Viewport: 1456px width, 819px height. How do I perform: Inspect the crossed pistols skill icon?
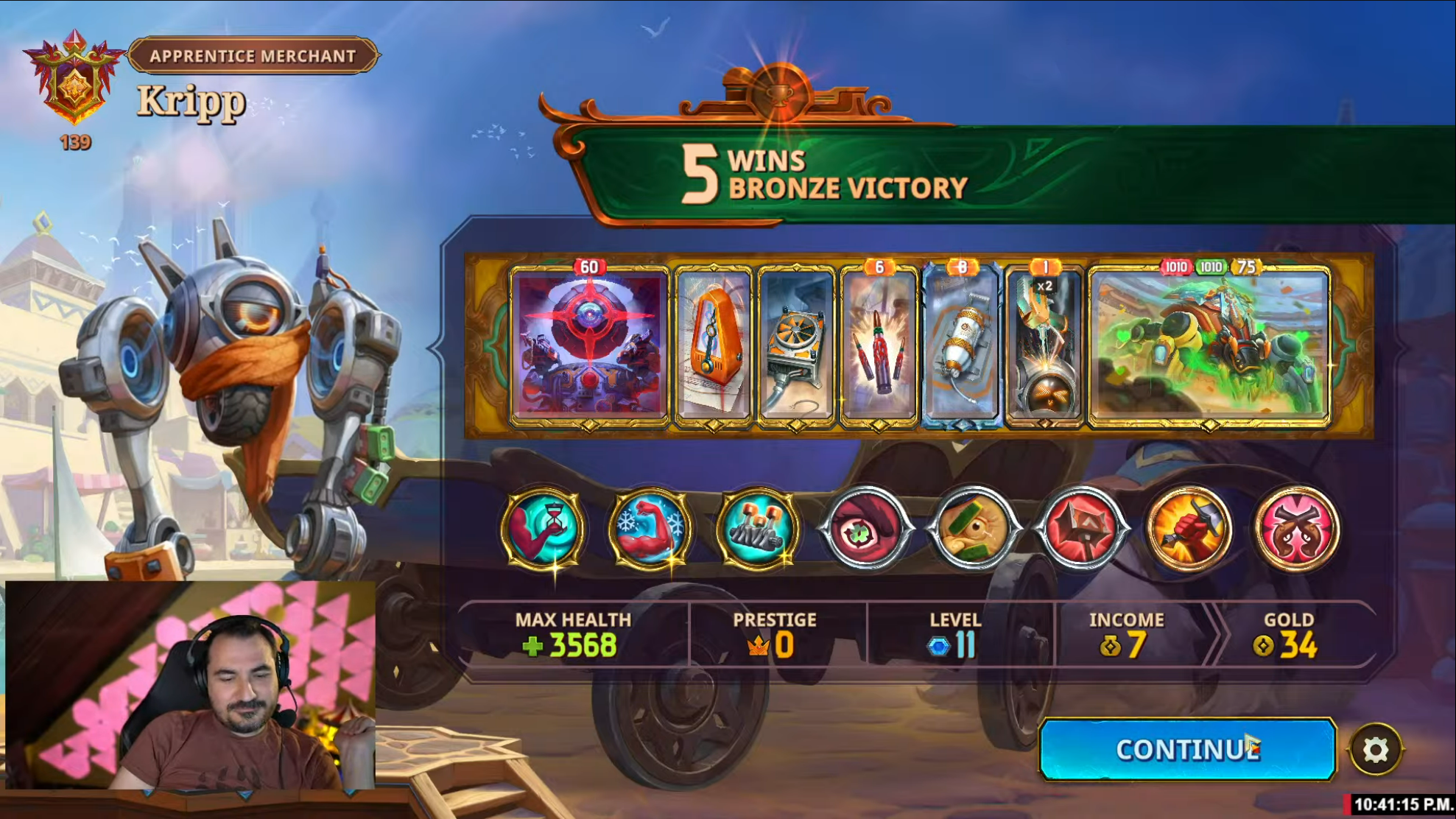pos(1296,528)
